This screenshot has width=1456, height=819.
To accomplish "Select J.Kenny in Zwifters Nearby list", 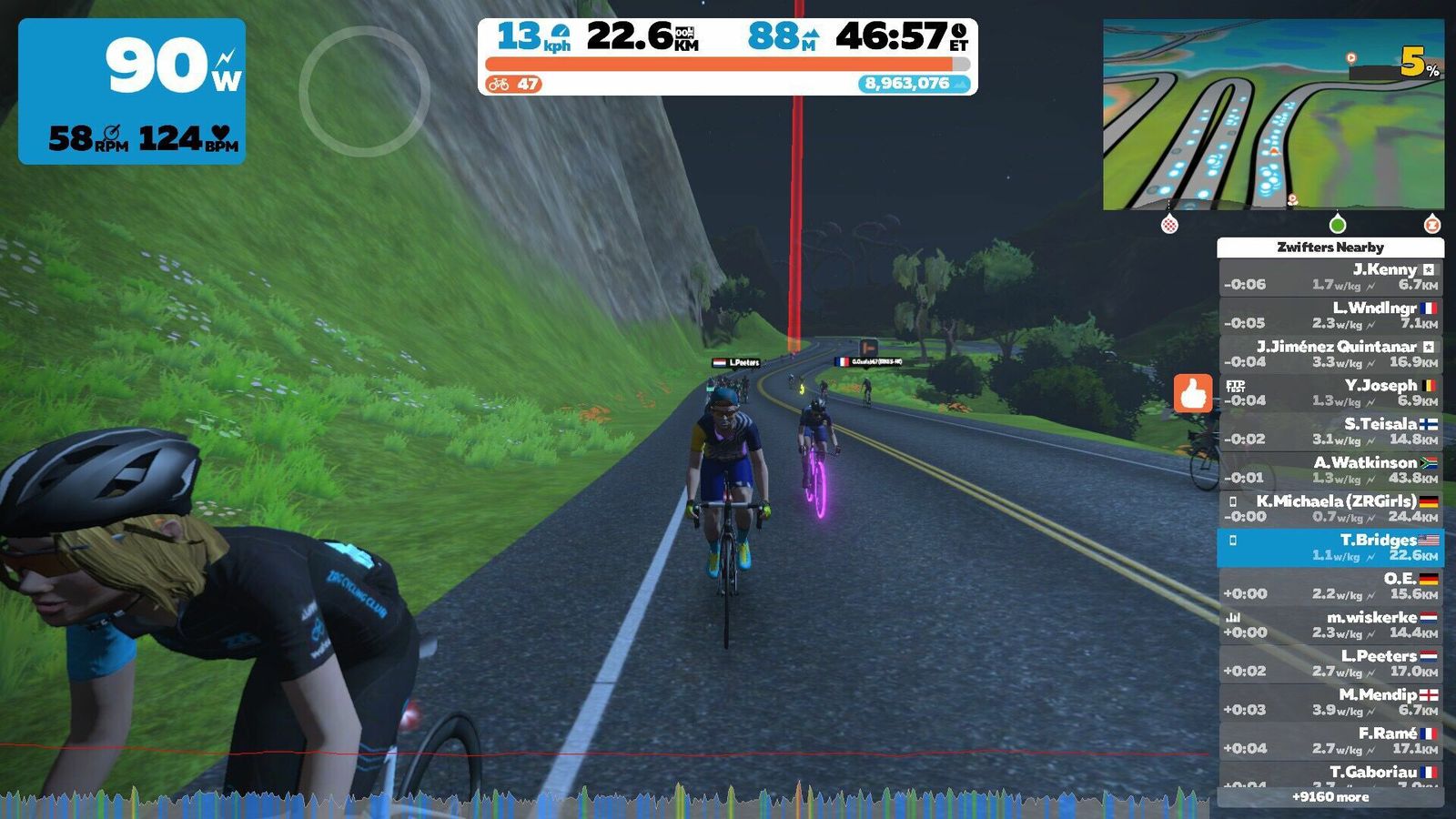I will (x=1330, y=277).
